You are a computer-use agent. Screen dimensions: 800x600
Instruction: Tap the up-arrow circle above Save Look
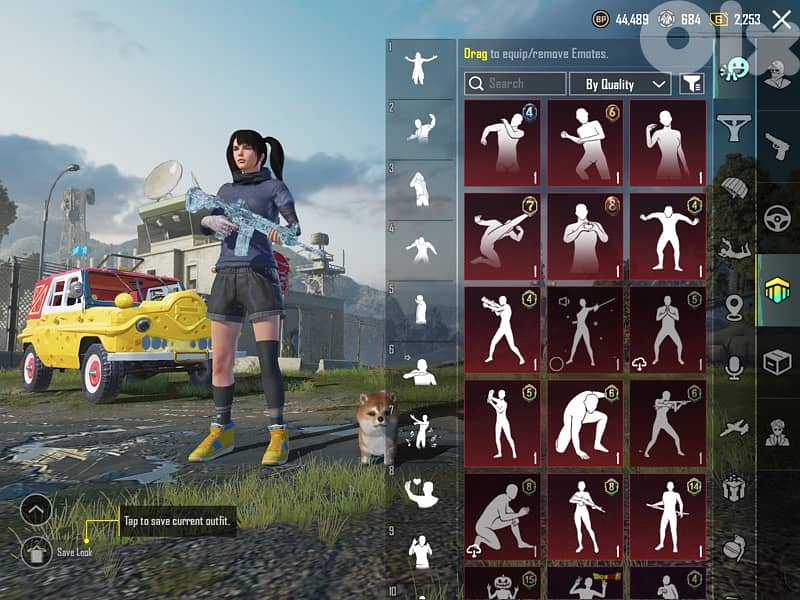[36, 510]
